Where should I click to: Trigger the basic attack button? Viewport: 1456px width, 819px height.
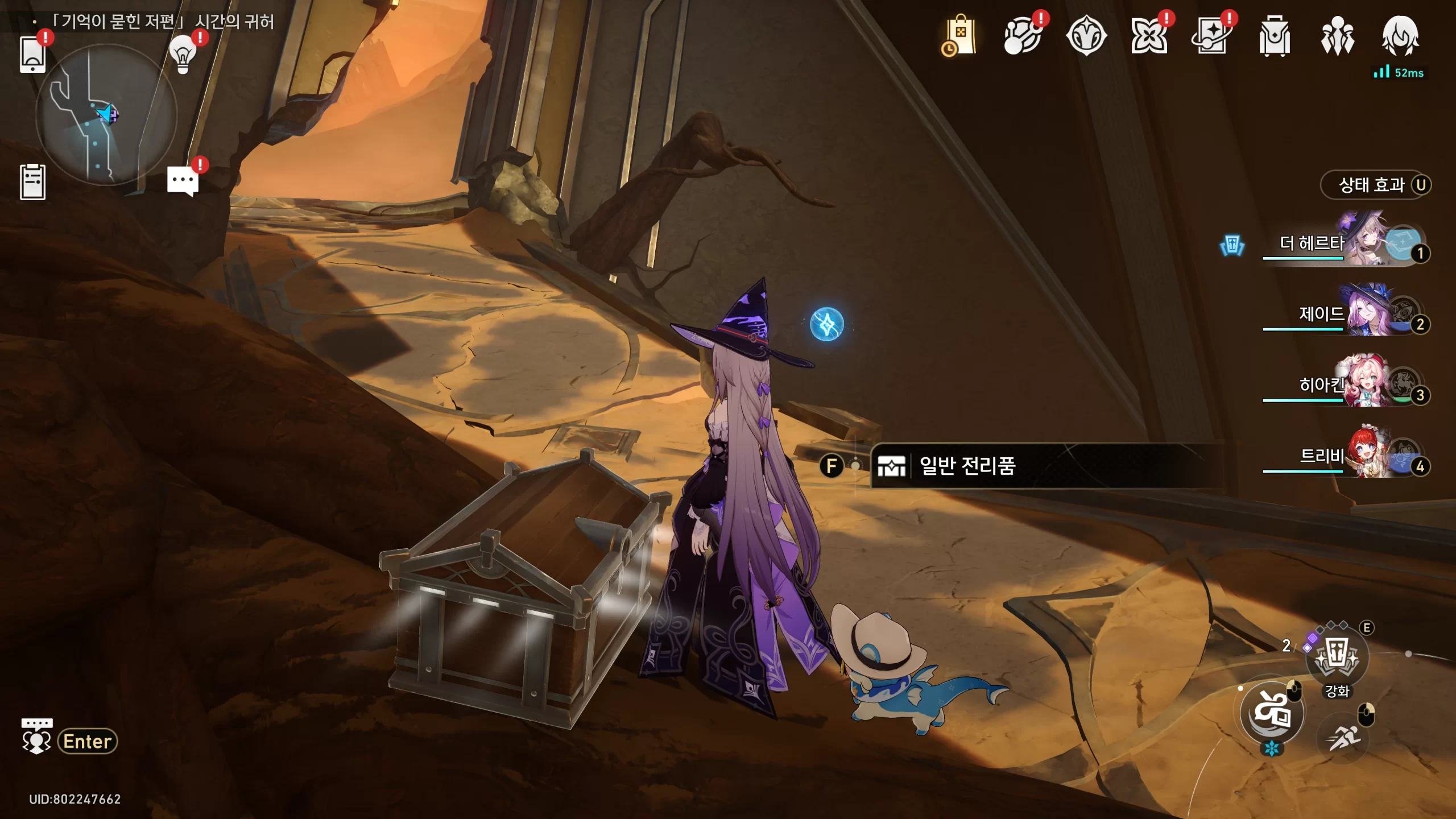click(1272, 713)
